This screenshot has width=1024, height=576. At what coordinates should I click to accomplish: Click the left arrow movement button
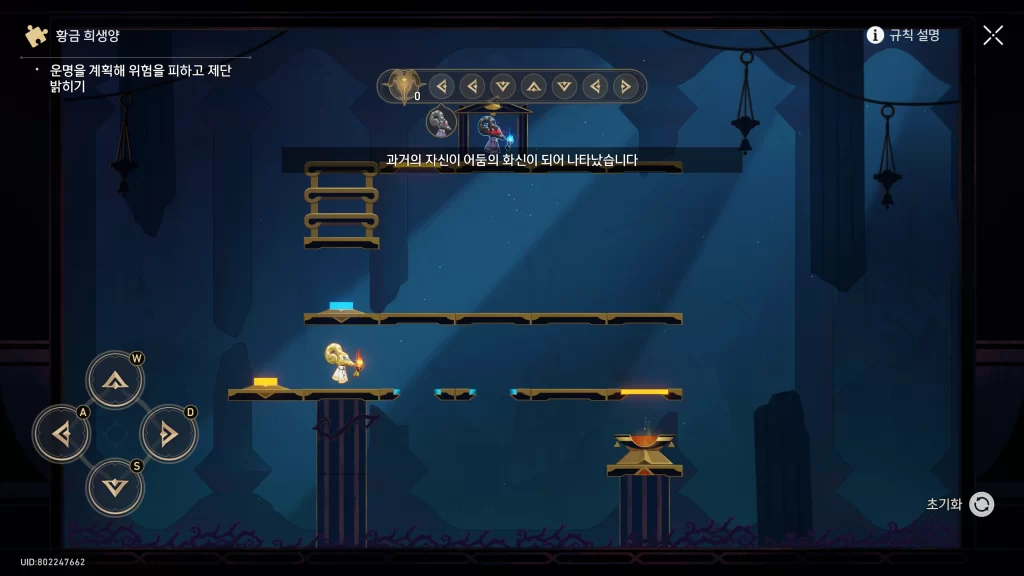[x=62, y=434]
